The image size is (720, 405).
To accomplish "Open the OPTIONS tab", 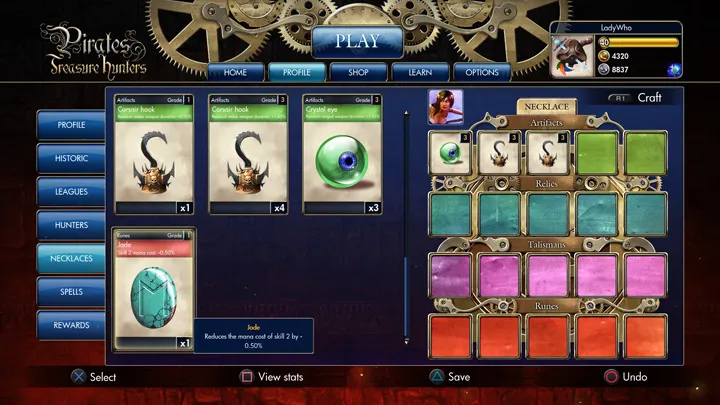I will coord(483,72).
